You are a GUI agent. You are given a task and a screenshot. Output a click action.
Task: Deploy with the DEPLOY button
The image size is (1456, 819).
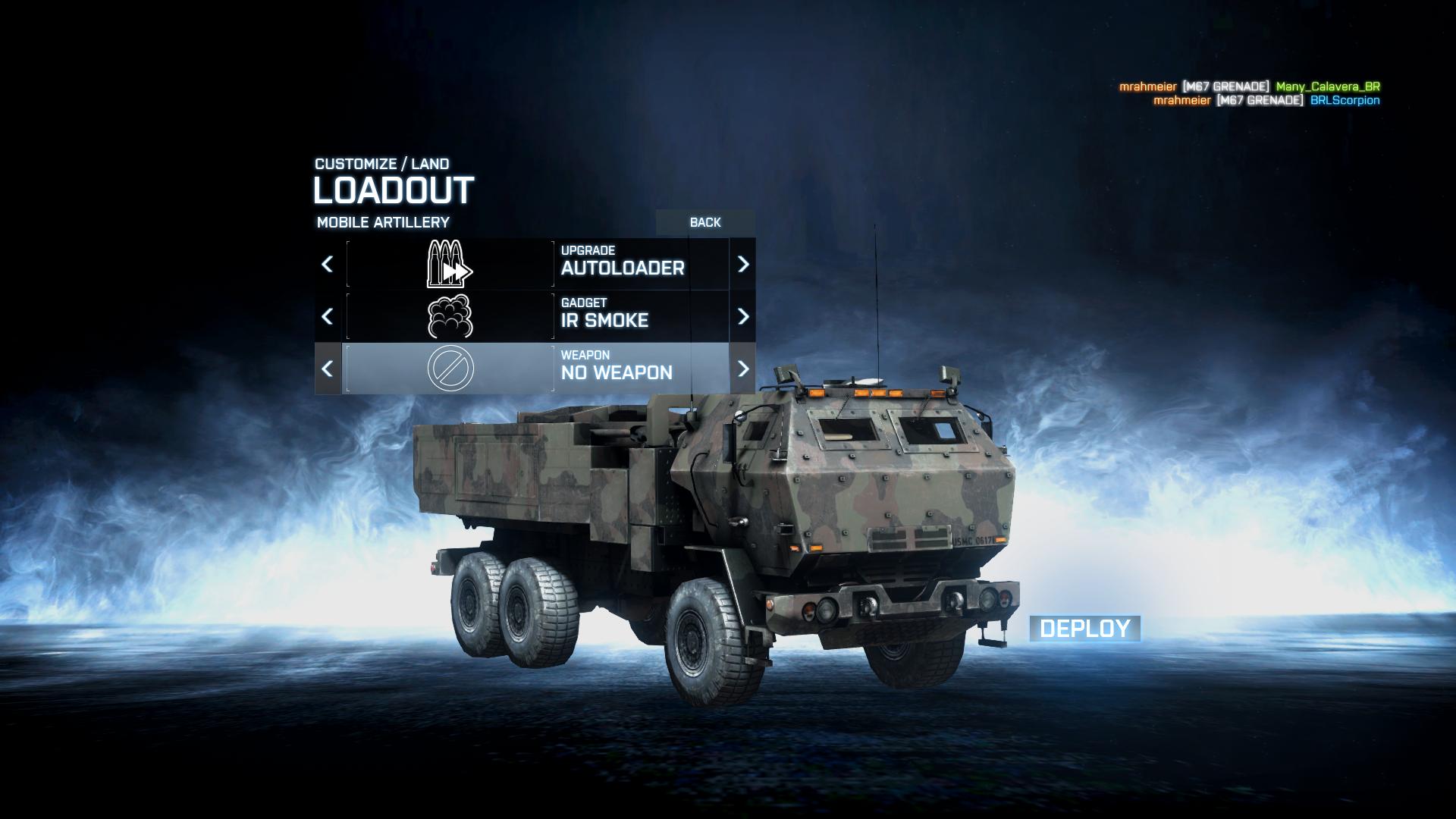click(1084, 629)
